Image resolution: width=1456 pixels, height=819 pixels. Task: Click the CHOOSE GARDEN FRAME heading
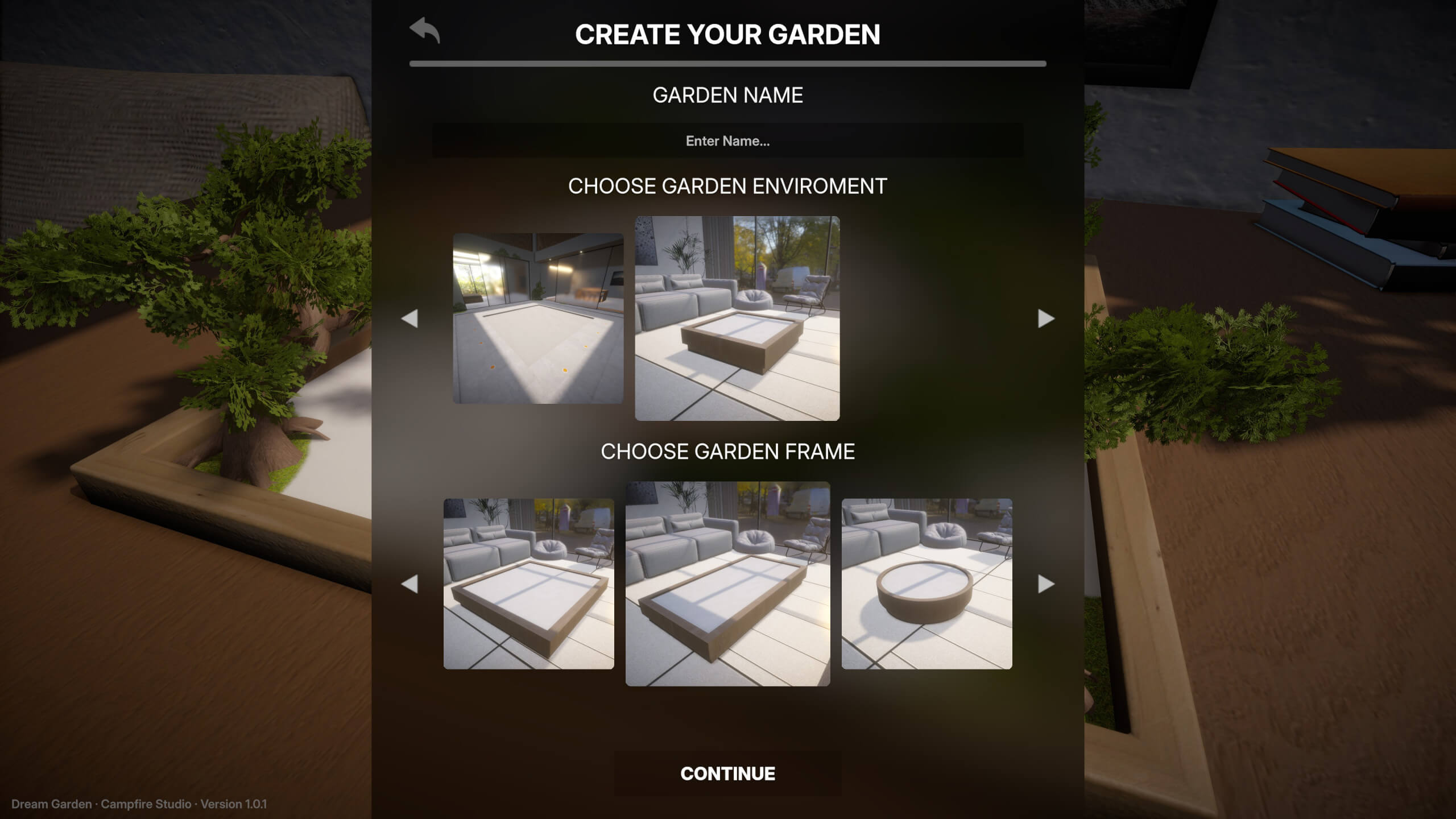click(728, 451)
